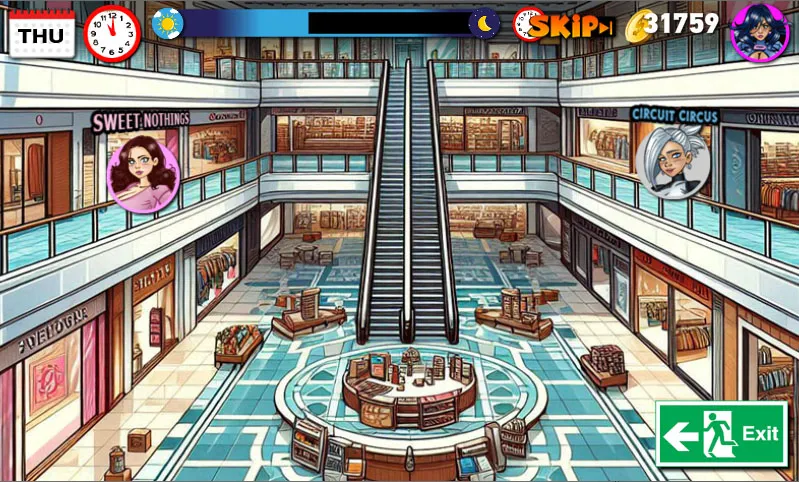Screen dimensions: 799x482
Task: Open the player portrait menu
Action: tap(760, 30)
